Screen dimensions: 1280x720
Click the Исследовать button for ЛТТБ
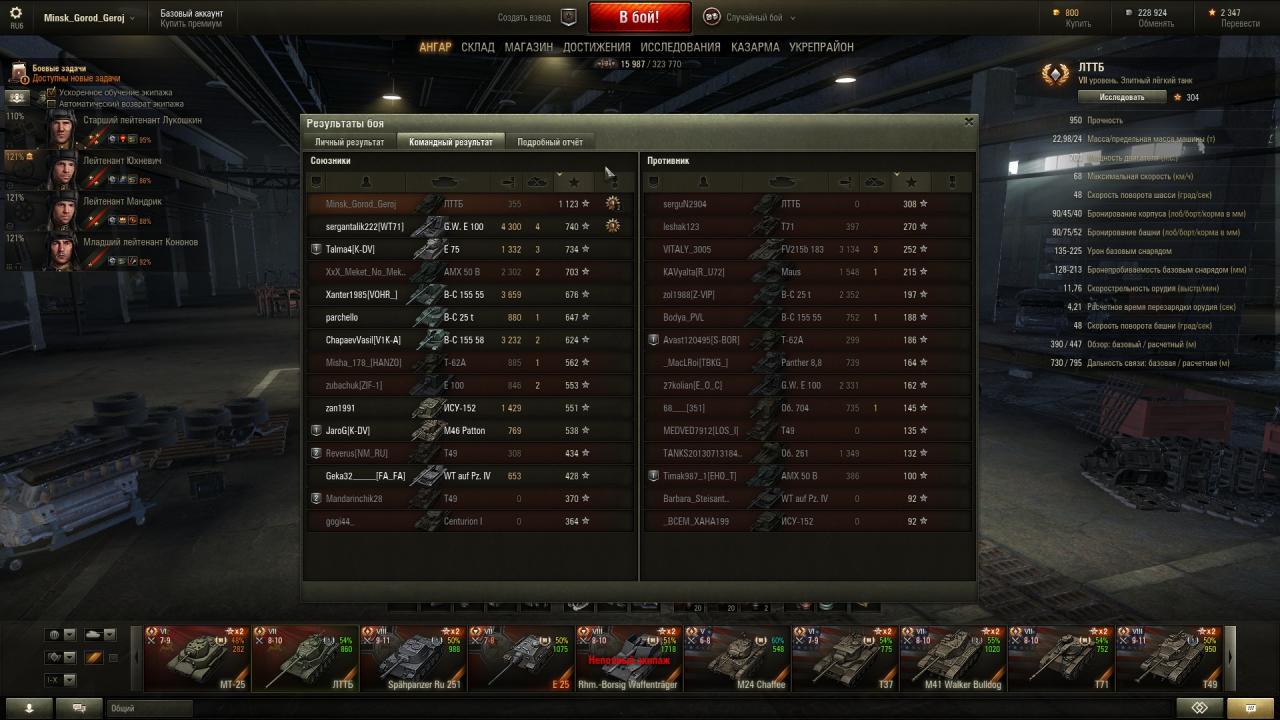pos(1122,97)
